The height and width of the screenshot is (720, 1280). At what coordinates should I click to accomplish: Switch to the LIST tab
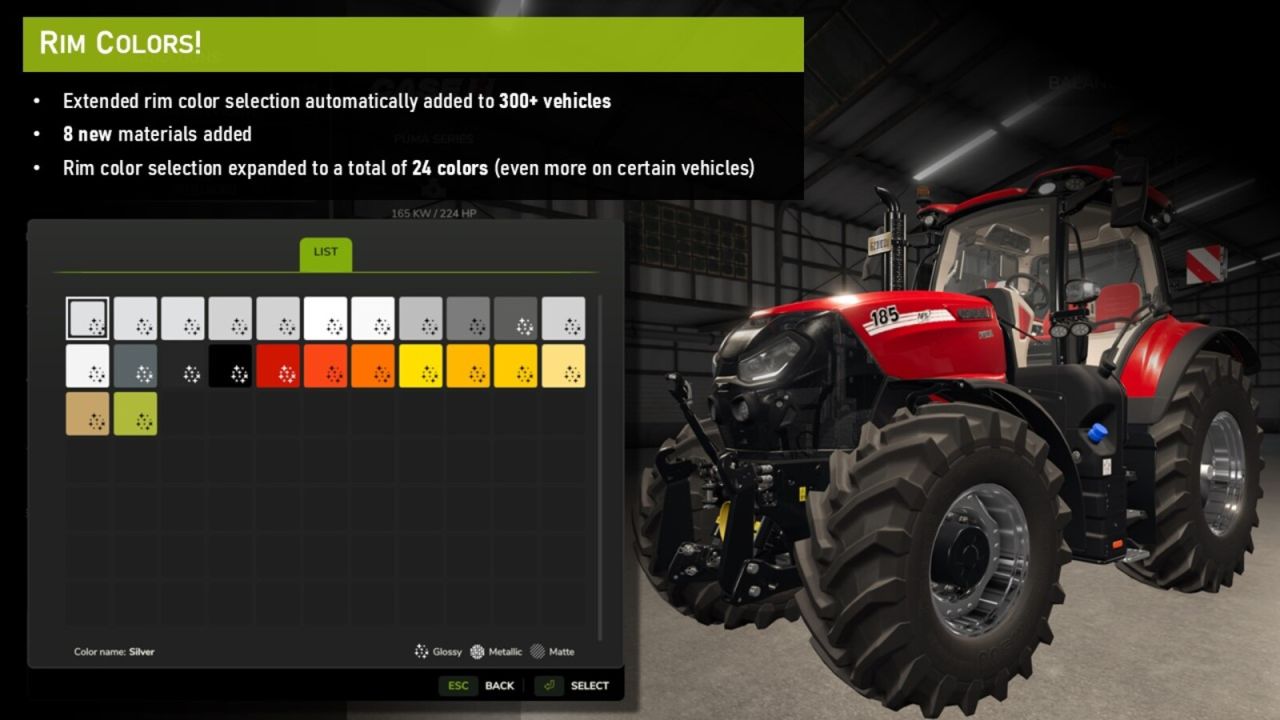(326, 252)
